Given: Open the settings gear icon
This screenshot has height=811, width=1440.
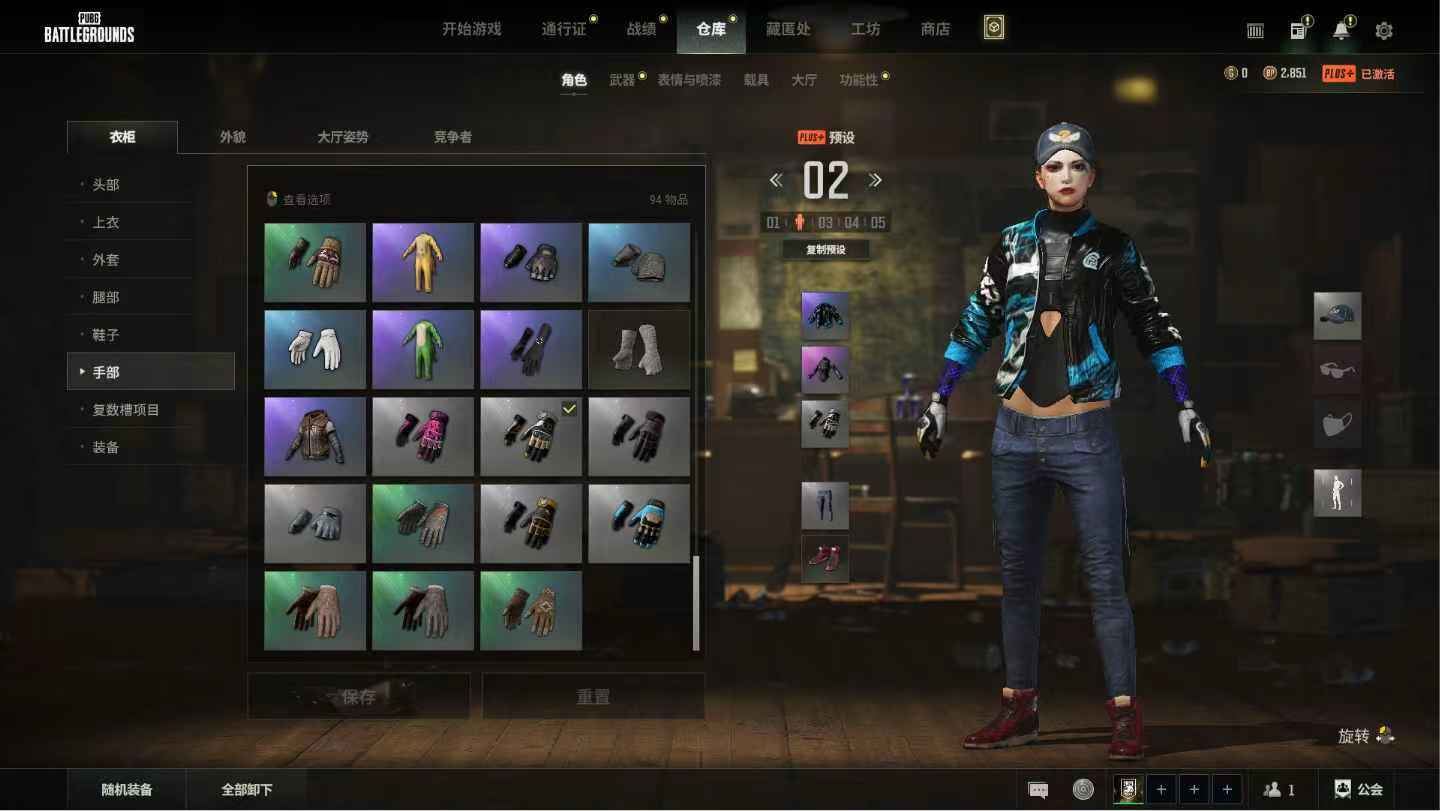Looking at the screenshot, I should tap(1384, 31).
